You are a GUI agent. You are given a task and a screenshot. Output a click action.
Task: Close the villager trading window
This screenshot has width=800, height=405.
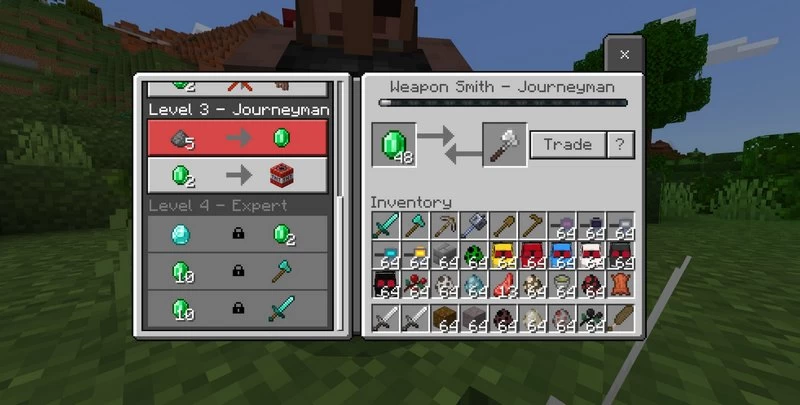pos(624,55)
